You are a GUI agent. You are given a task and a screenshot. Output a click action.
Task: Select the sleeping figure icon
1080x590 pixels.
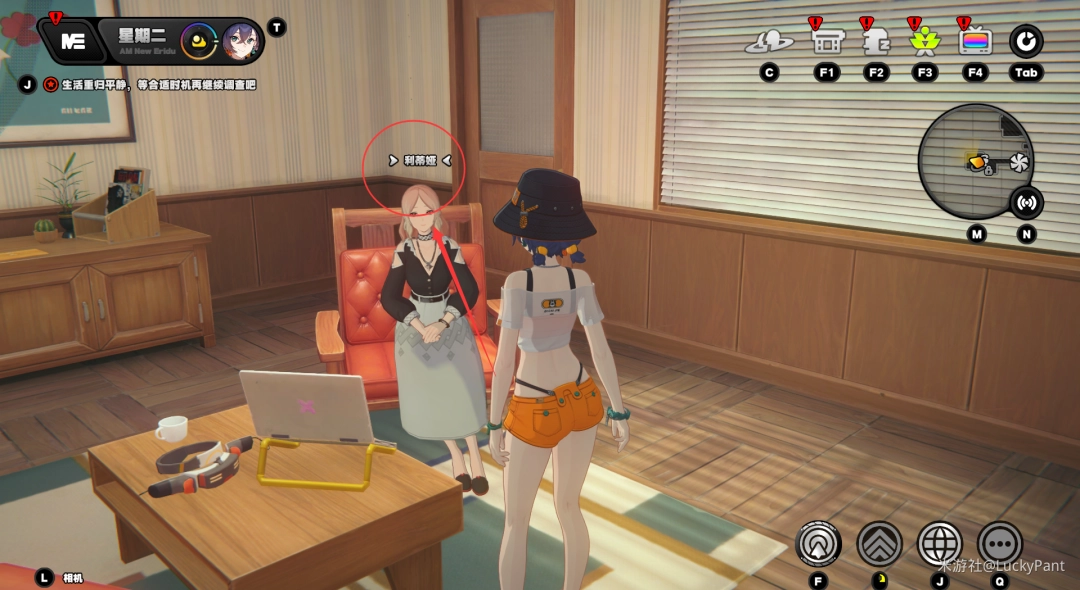876,42
